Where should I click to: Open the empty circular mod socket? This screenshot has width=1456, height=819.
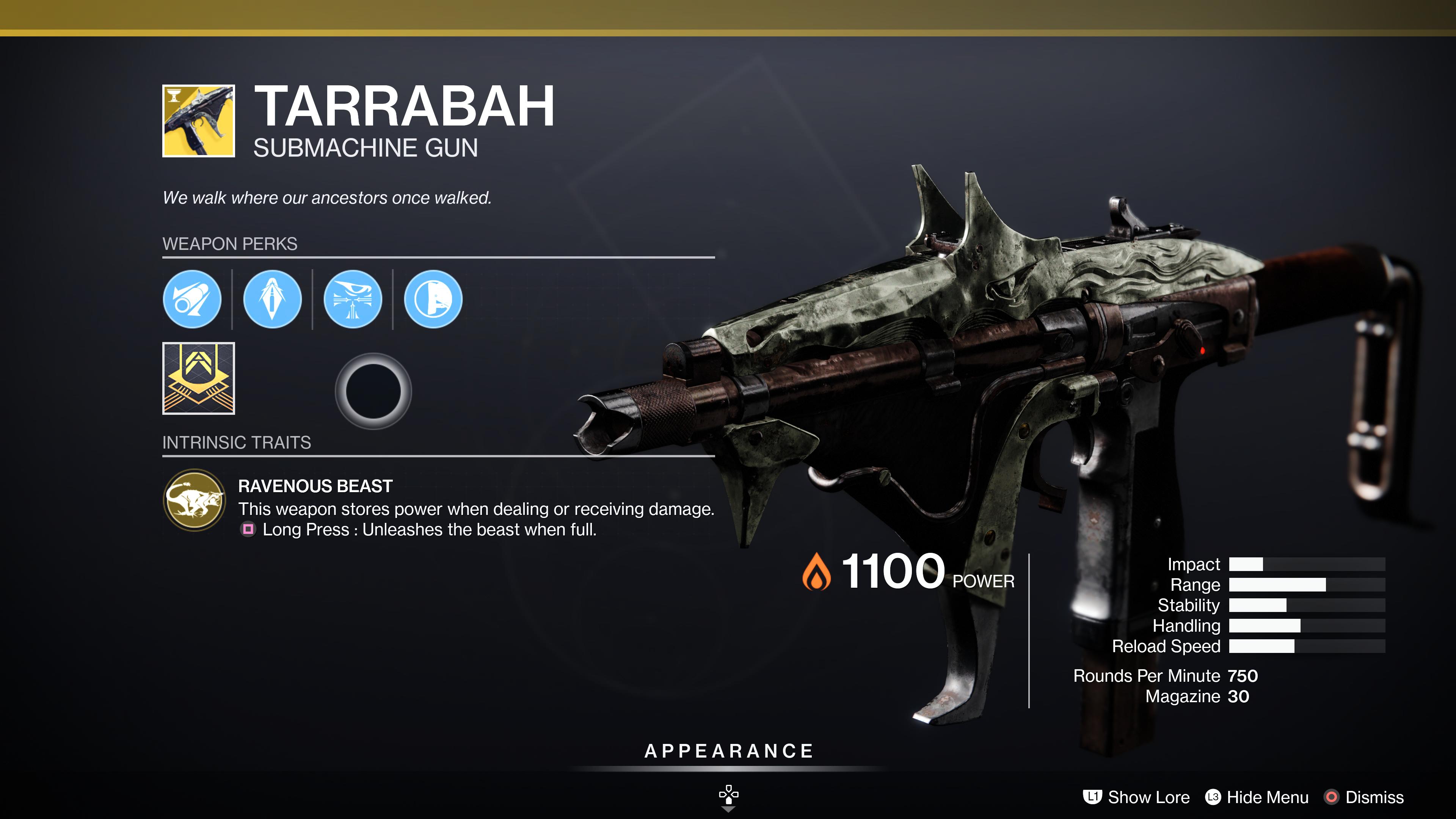[x=373, y=391]
